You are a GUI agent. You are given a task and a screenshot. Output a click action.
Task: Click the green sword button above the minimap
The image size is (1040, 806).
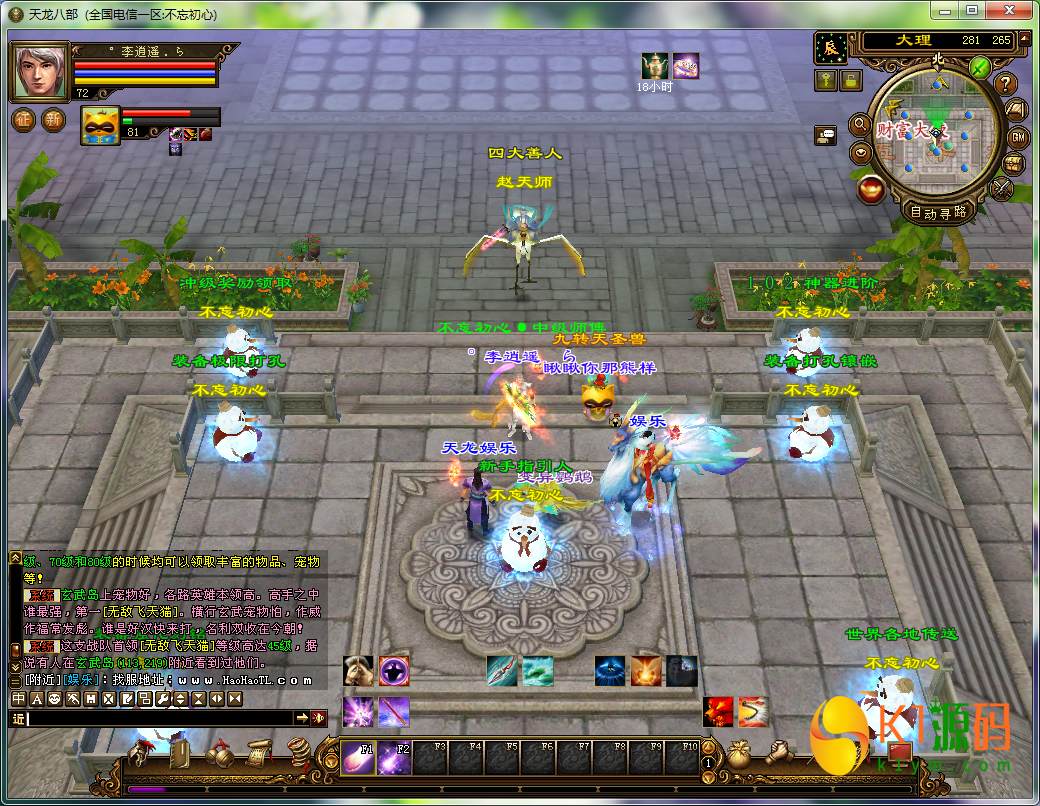coord(979,68)
